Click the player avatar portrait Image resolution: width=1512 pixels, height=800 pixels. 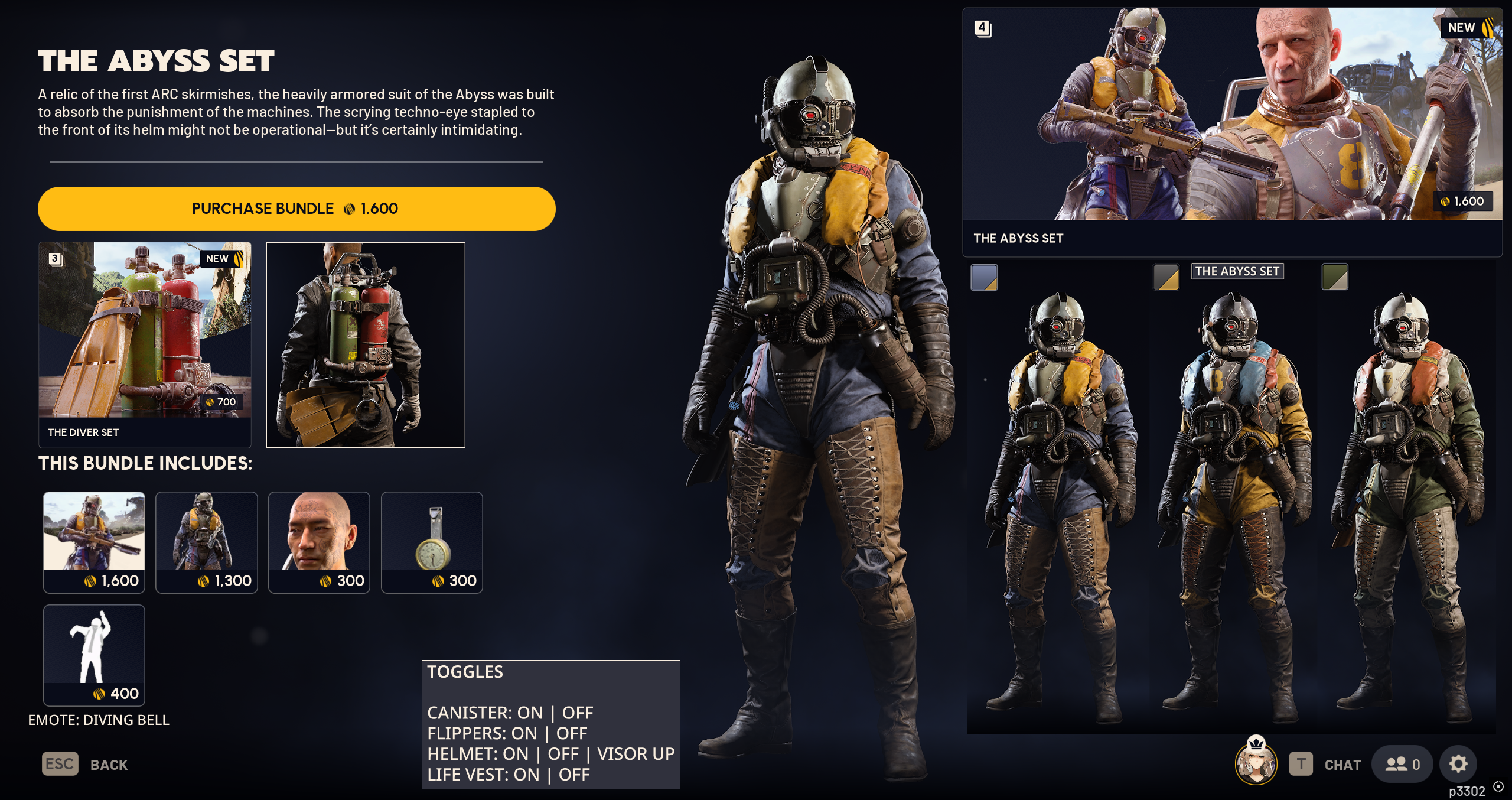[1256, 763]
